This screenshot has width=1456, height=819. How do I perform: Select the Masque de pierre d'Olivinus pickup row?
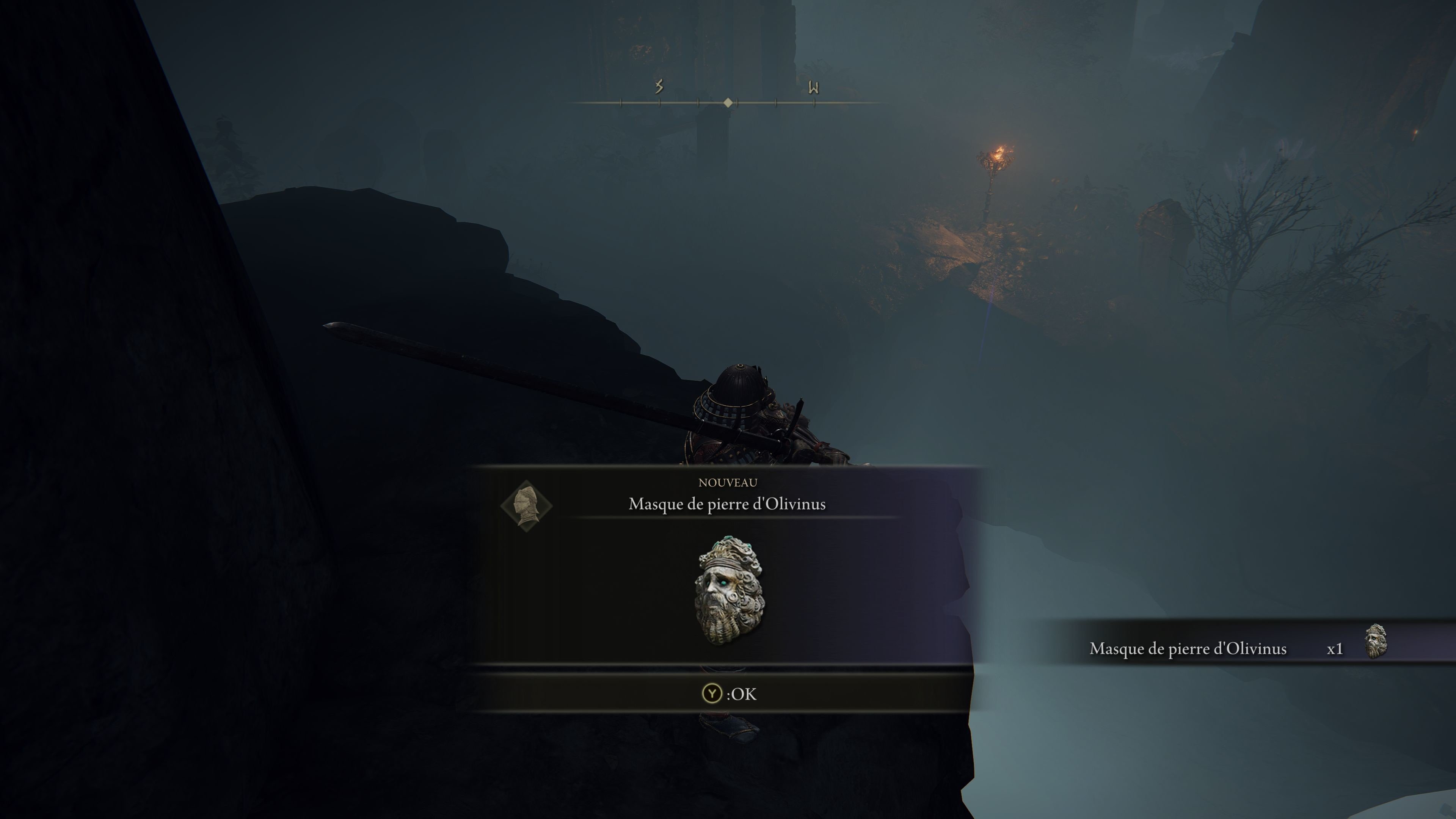1238,648
